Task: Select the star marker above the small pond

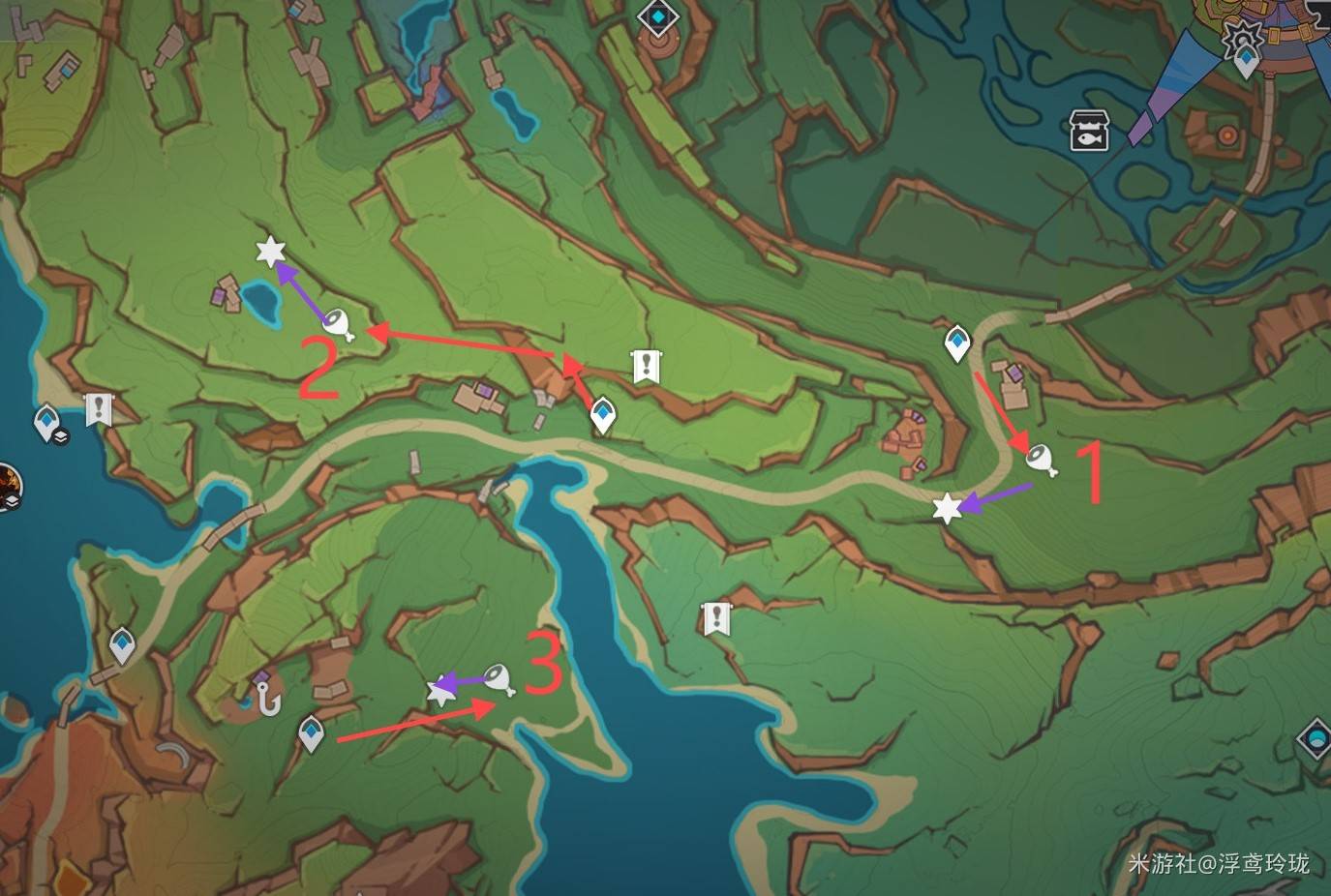Action: 270,253
